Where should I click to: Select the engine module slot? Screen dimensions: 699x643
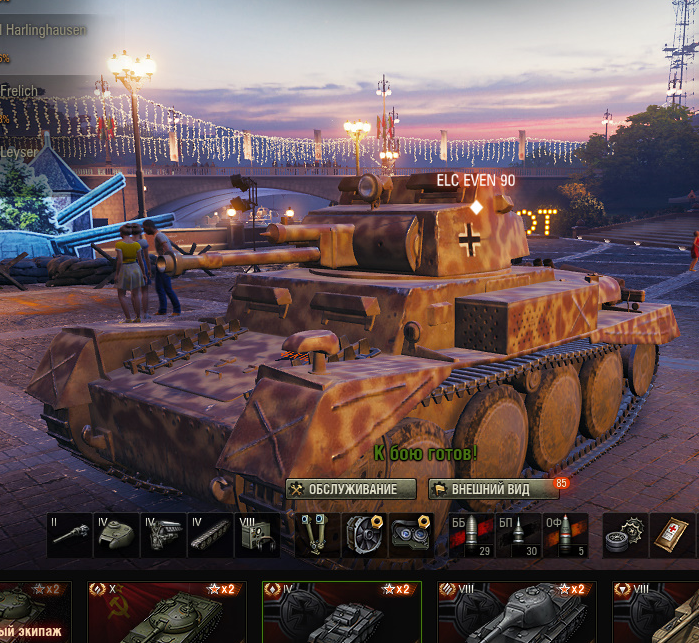pos(163,535)
